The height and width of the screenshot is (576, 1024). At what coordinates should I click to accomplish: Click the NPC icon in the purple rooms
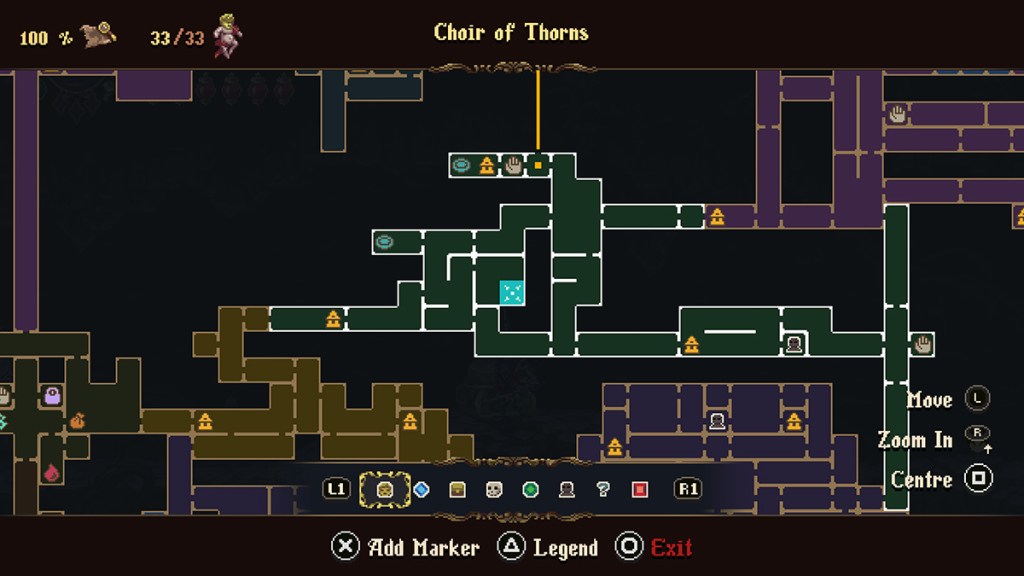coord(717,421)
